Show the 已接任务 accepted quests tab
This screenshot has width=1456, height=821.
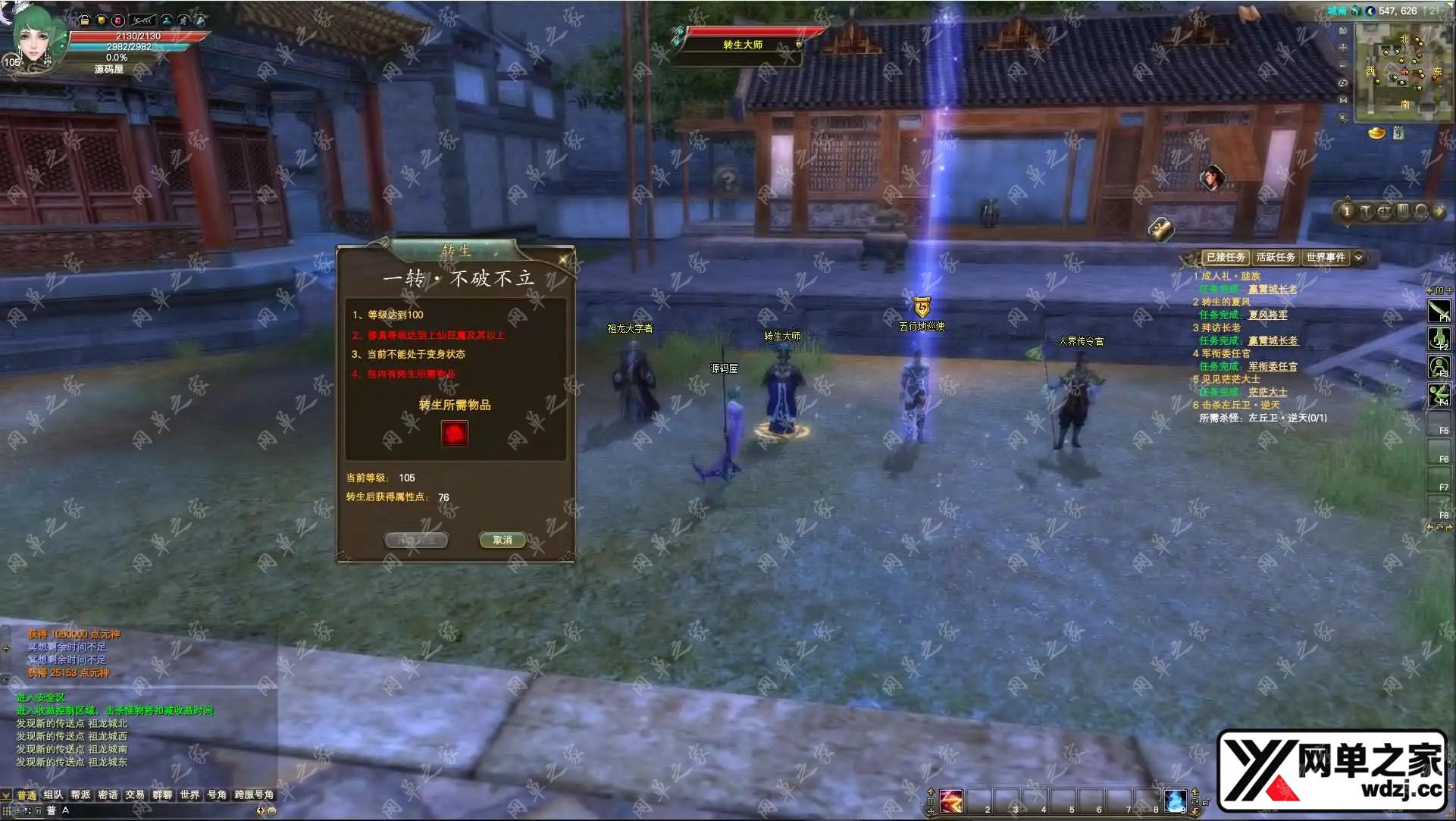[x=1226, y=258]
